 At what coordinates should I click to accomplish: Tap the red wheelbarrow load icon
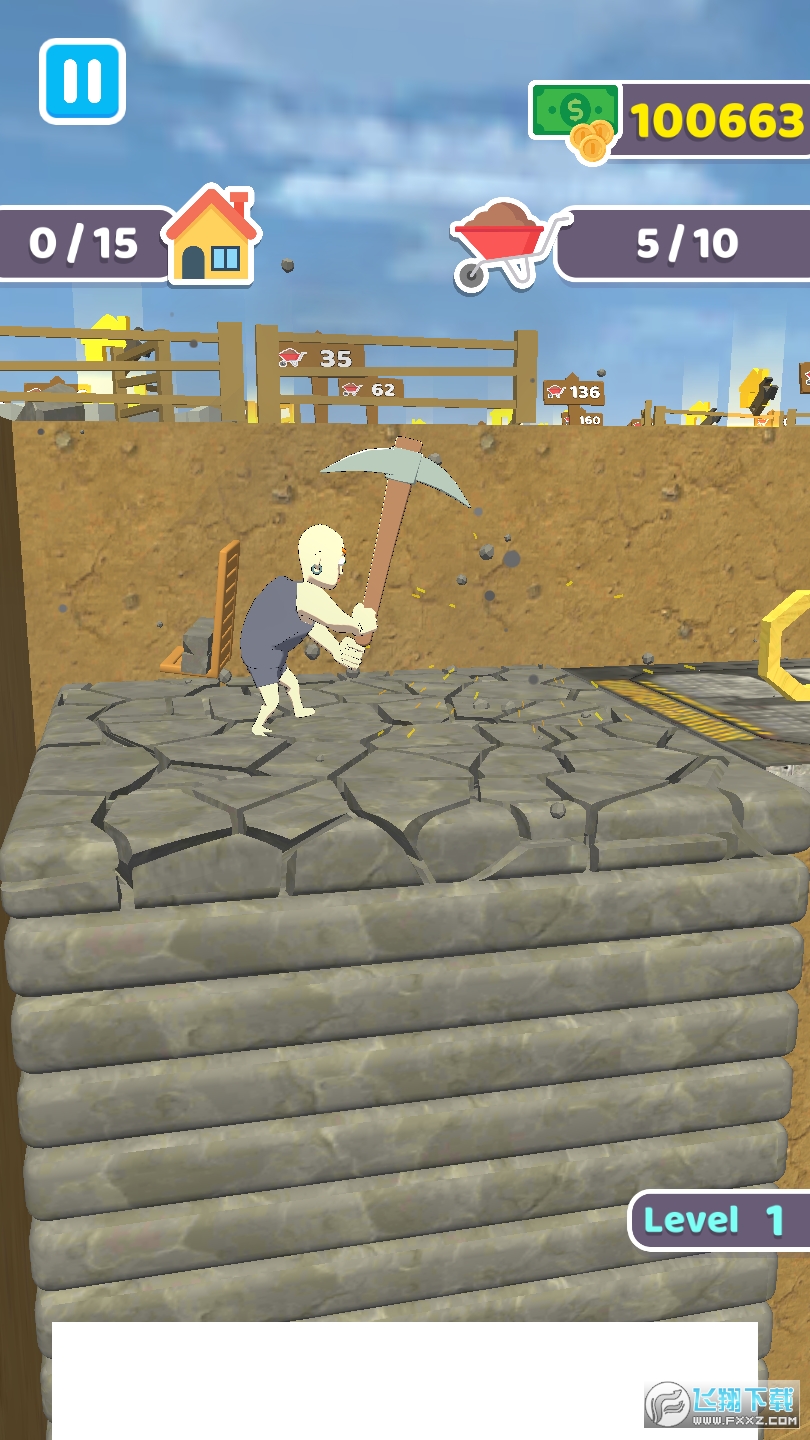(507, 243)
